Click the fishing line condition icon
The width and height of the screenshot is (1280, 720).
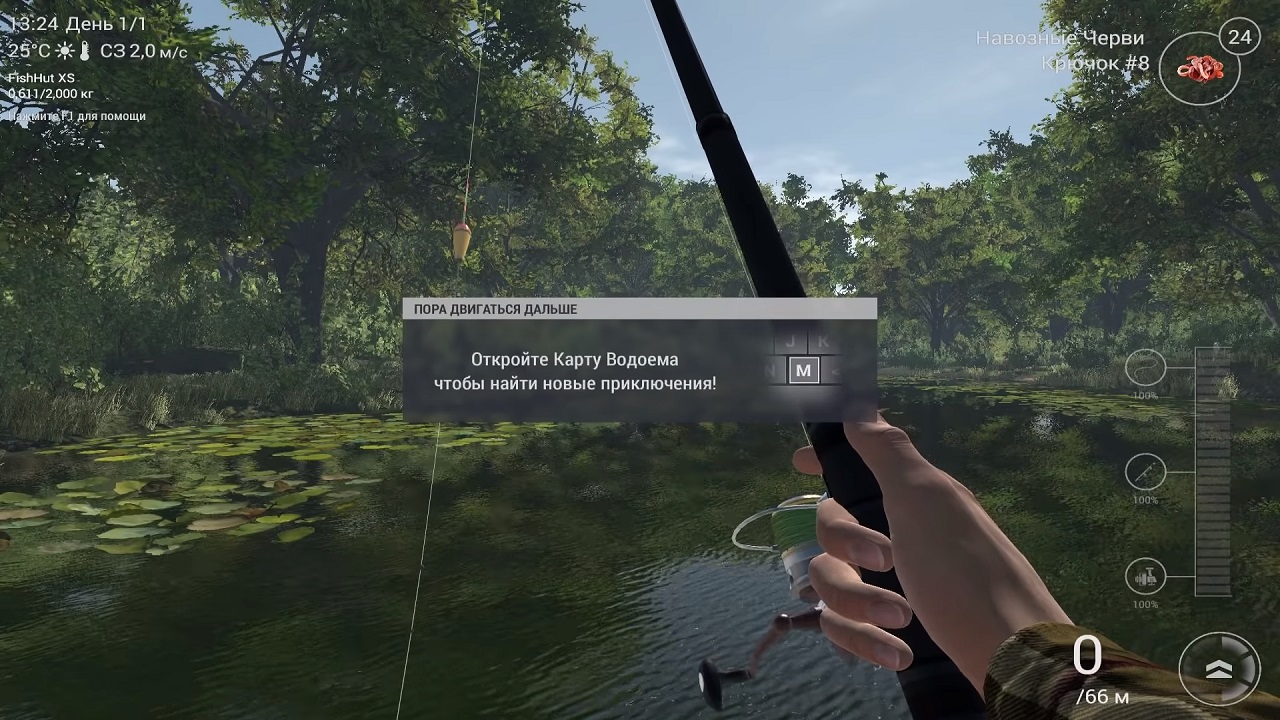point(1145,368)
